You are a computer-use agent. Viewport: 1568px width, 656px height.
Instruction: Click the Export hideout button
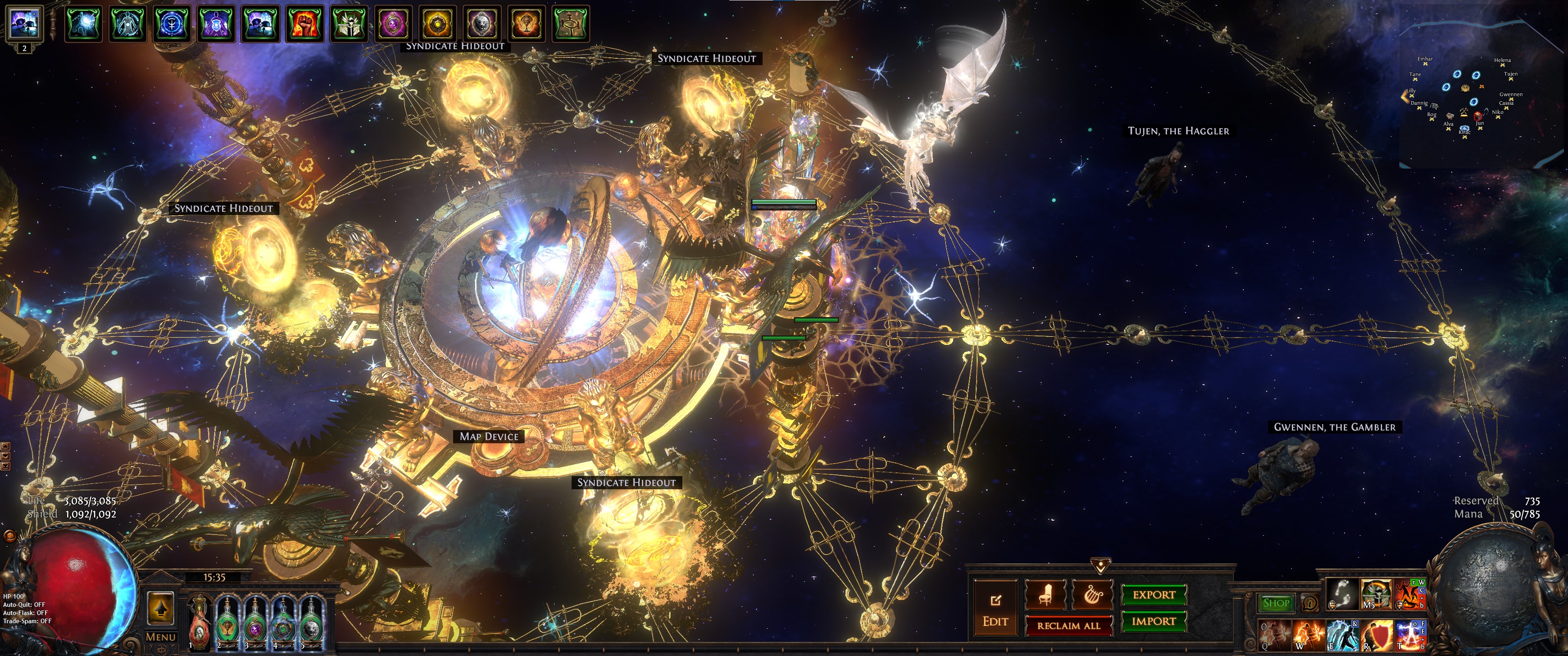pos(1154,594)
